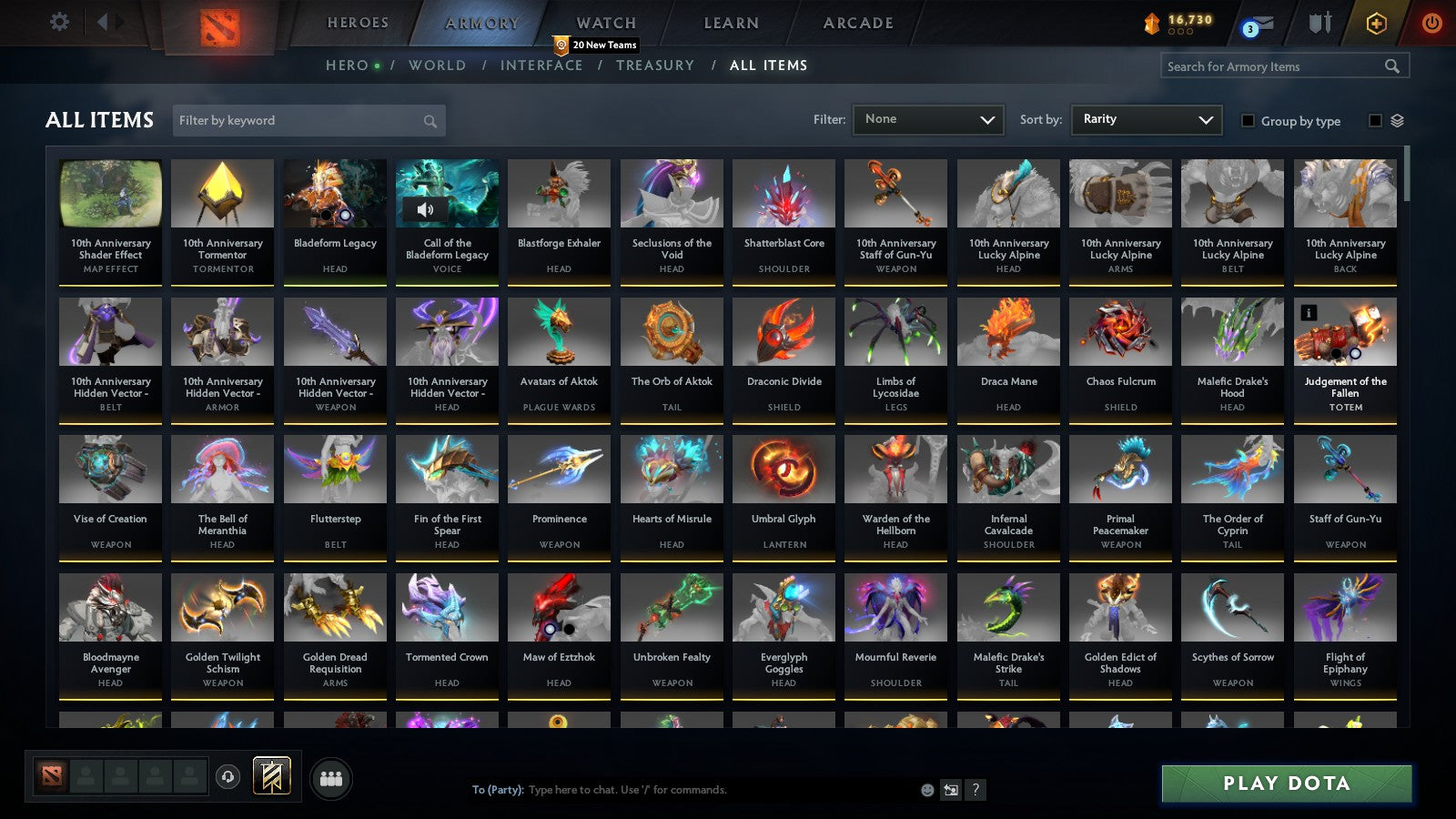Image resolution: width=1456 pixels, height=819 pixels.
Task: Click the PLAY DOTA button
Action: pyautogui.click(x=1285, y=783)
